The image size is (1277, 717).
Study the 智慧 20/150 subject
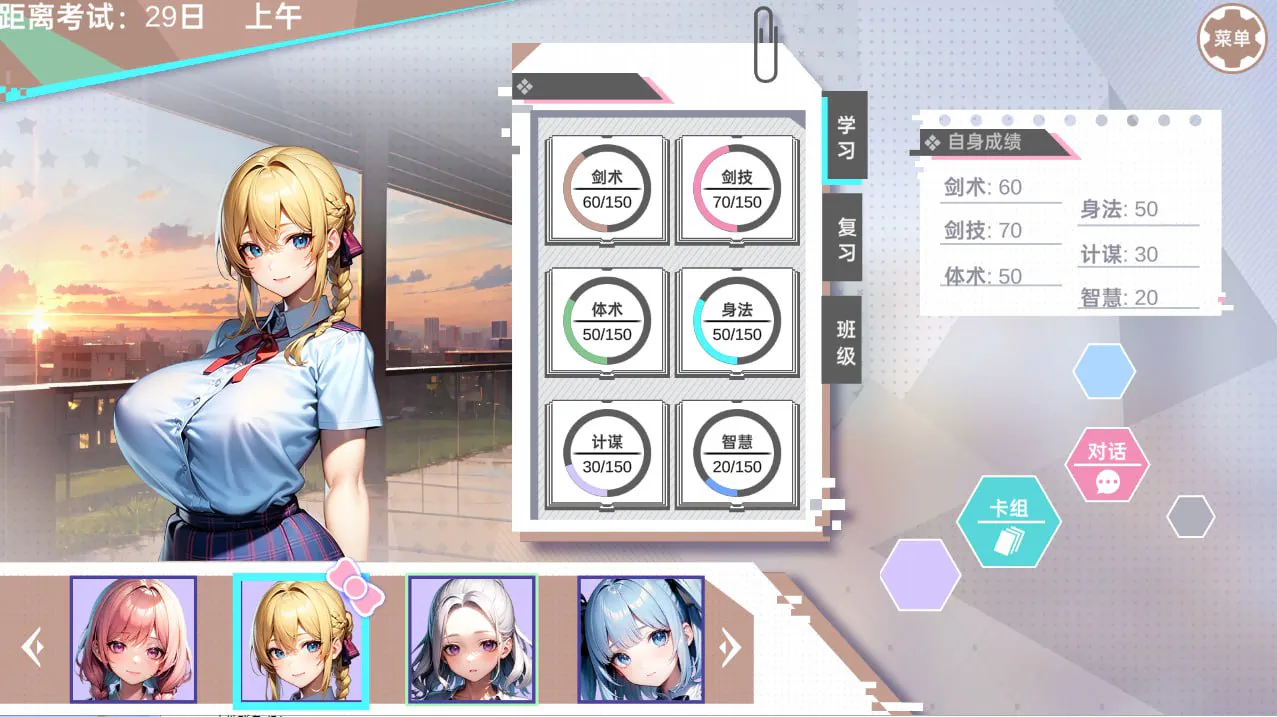click(x=737, y=455)
